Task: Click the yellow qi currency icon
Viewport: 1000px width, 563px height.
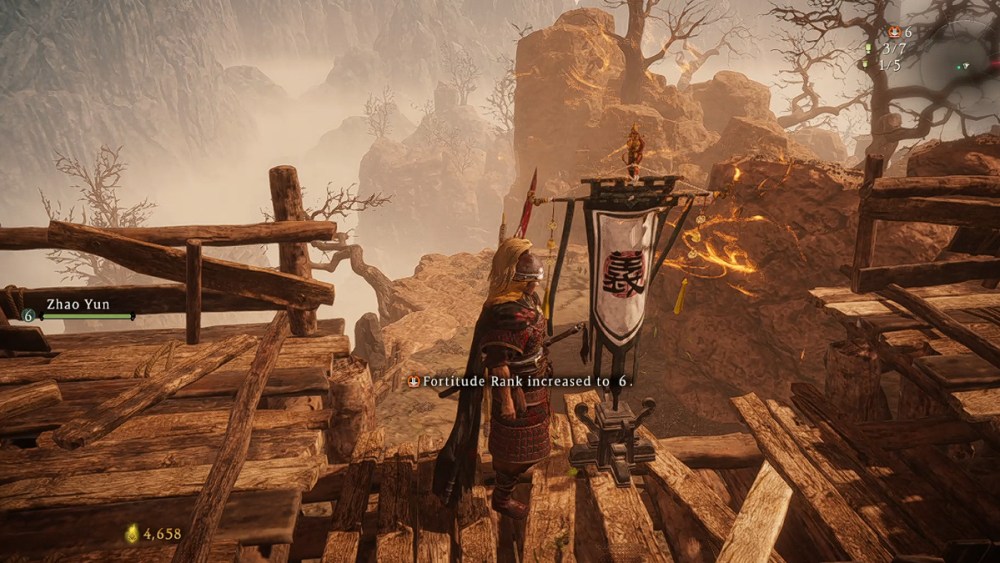Action: click(131, 534)
